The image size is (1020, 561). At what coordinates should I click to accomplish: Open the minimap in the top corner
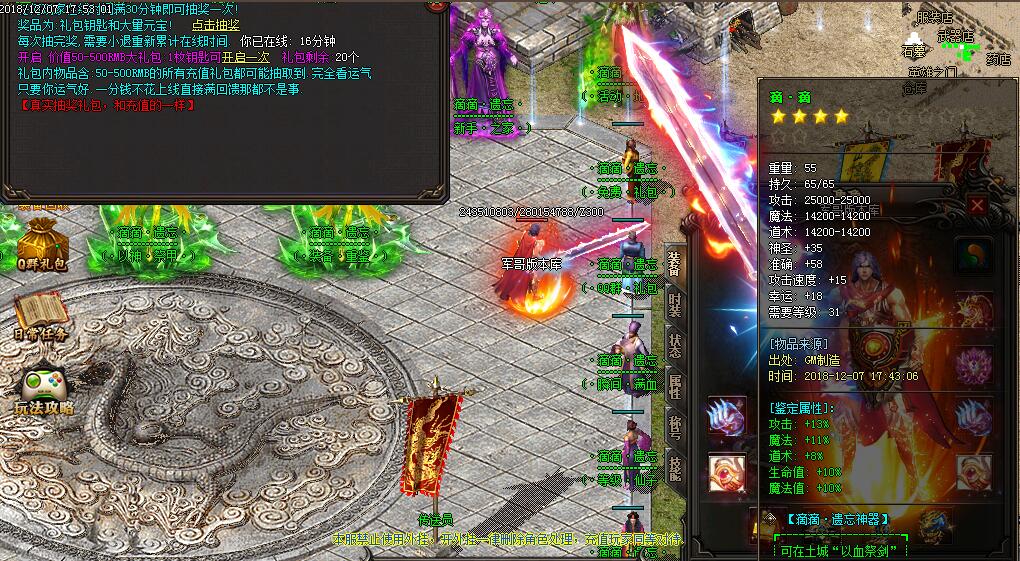[960, 40]
